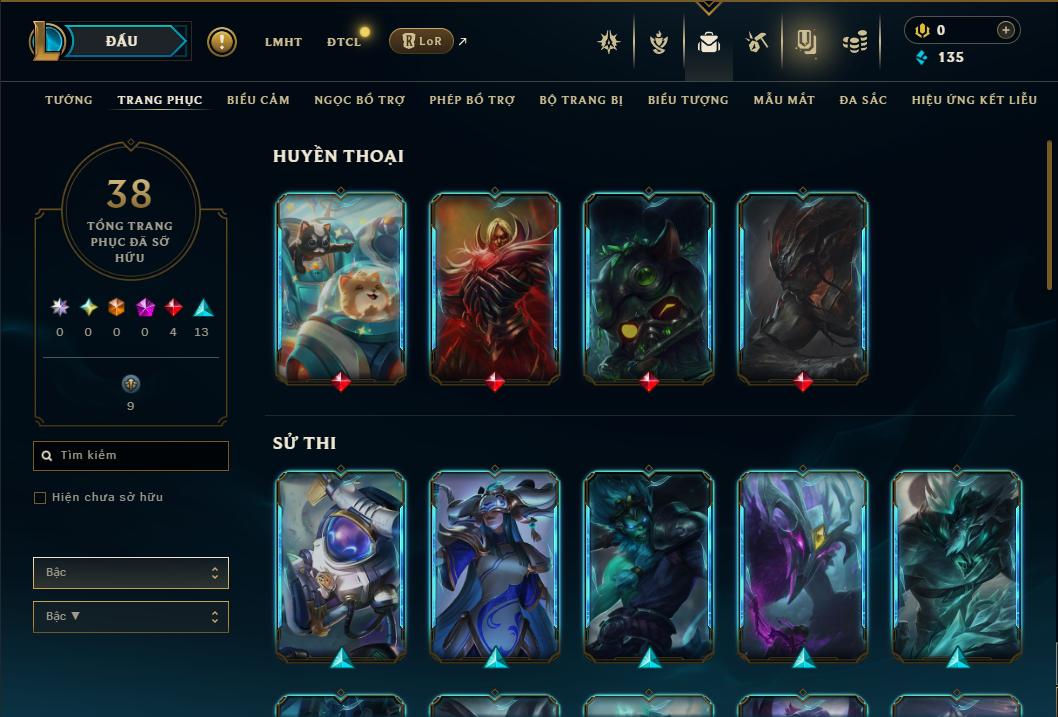Image resolution: width=1058 pixels, height=717 pixels.
Task: Open the LMHT game section
Action: click(x=283, y=42)
